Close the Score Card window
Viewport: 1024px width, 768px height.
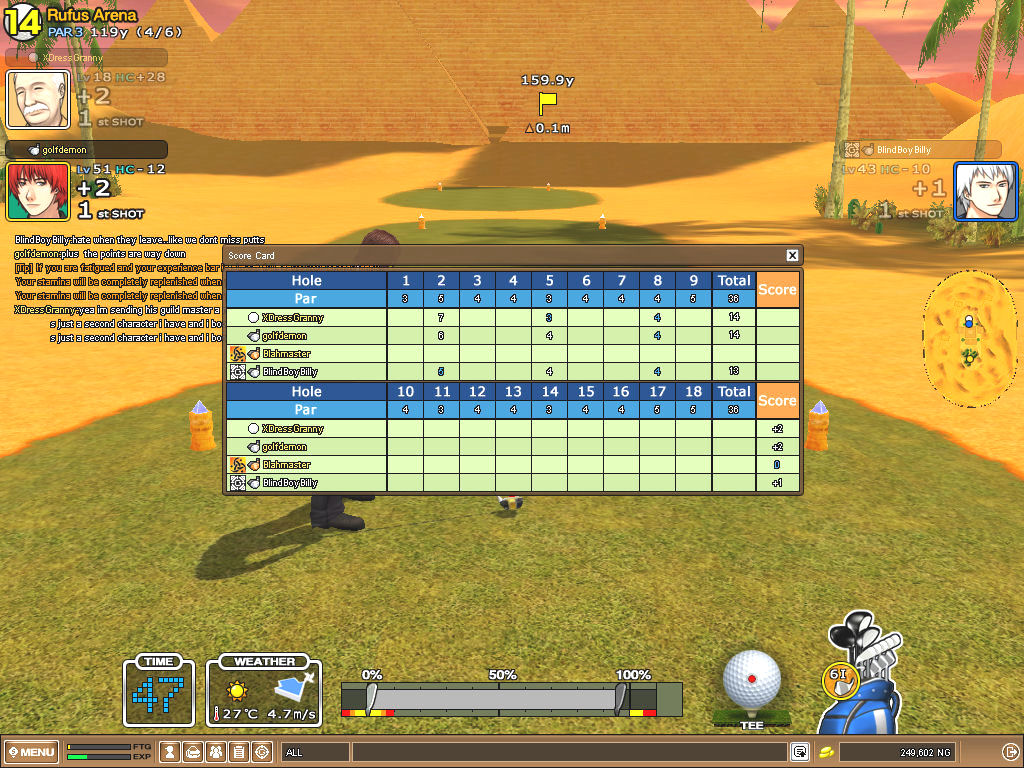click(792, 256)
